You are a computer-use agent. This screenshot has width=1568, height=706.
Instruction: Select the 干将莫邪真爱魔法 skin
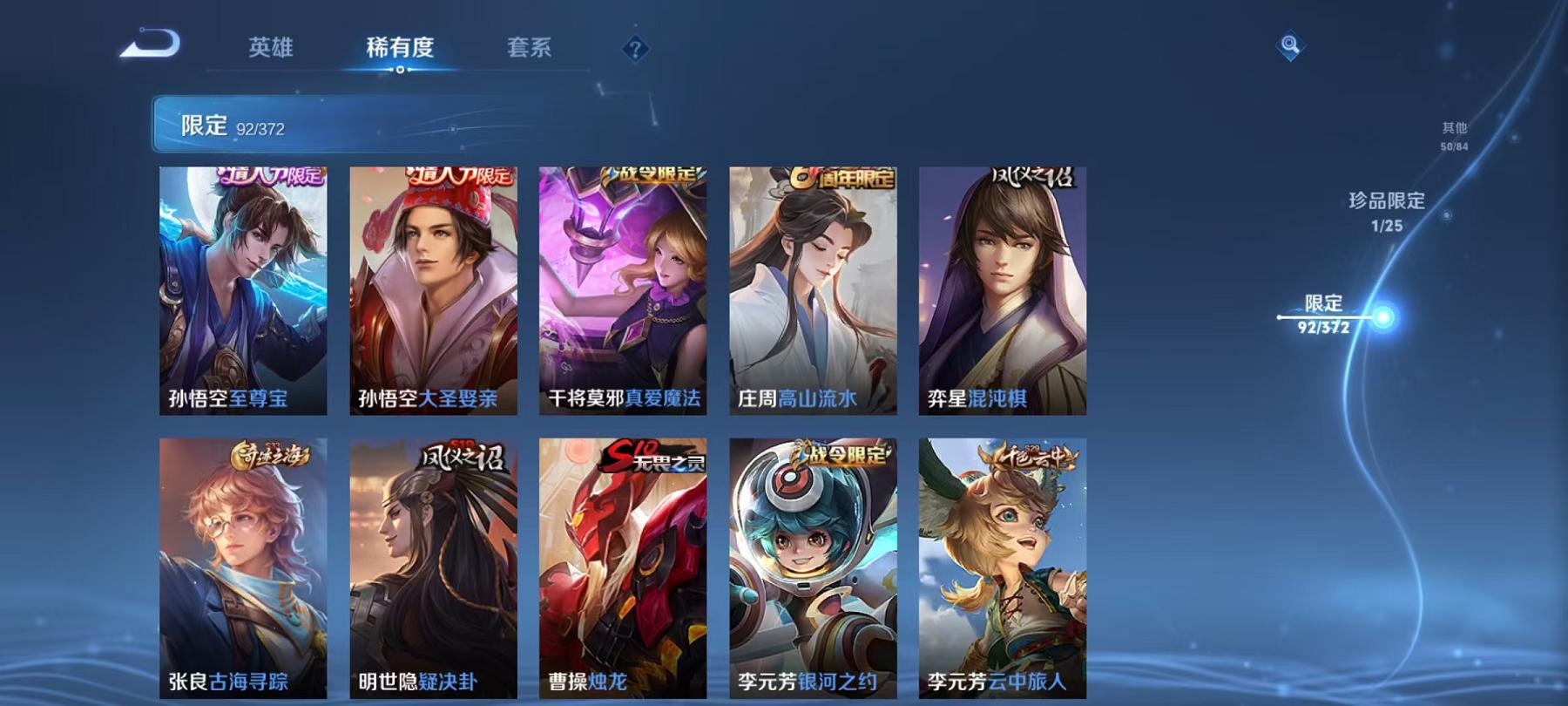(x=623, y=288)
